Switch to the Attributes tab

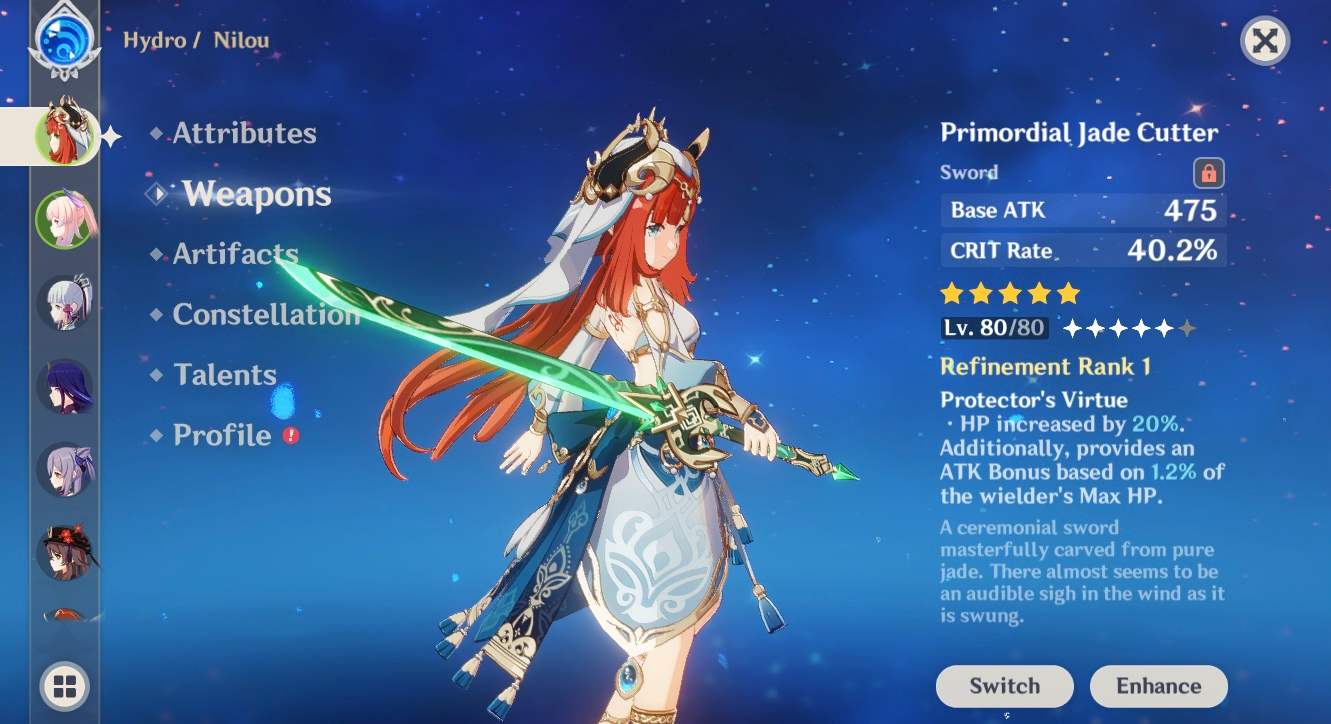243,133
